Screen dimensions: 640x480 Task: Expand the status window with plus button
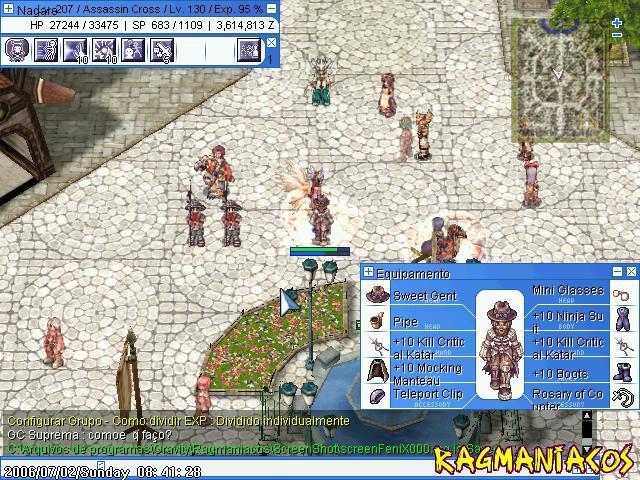[x=8, y=8]
